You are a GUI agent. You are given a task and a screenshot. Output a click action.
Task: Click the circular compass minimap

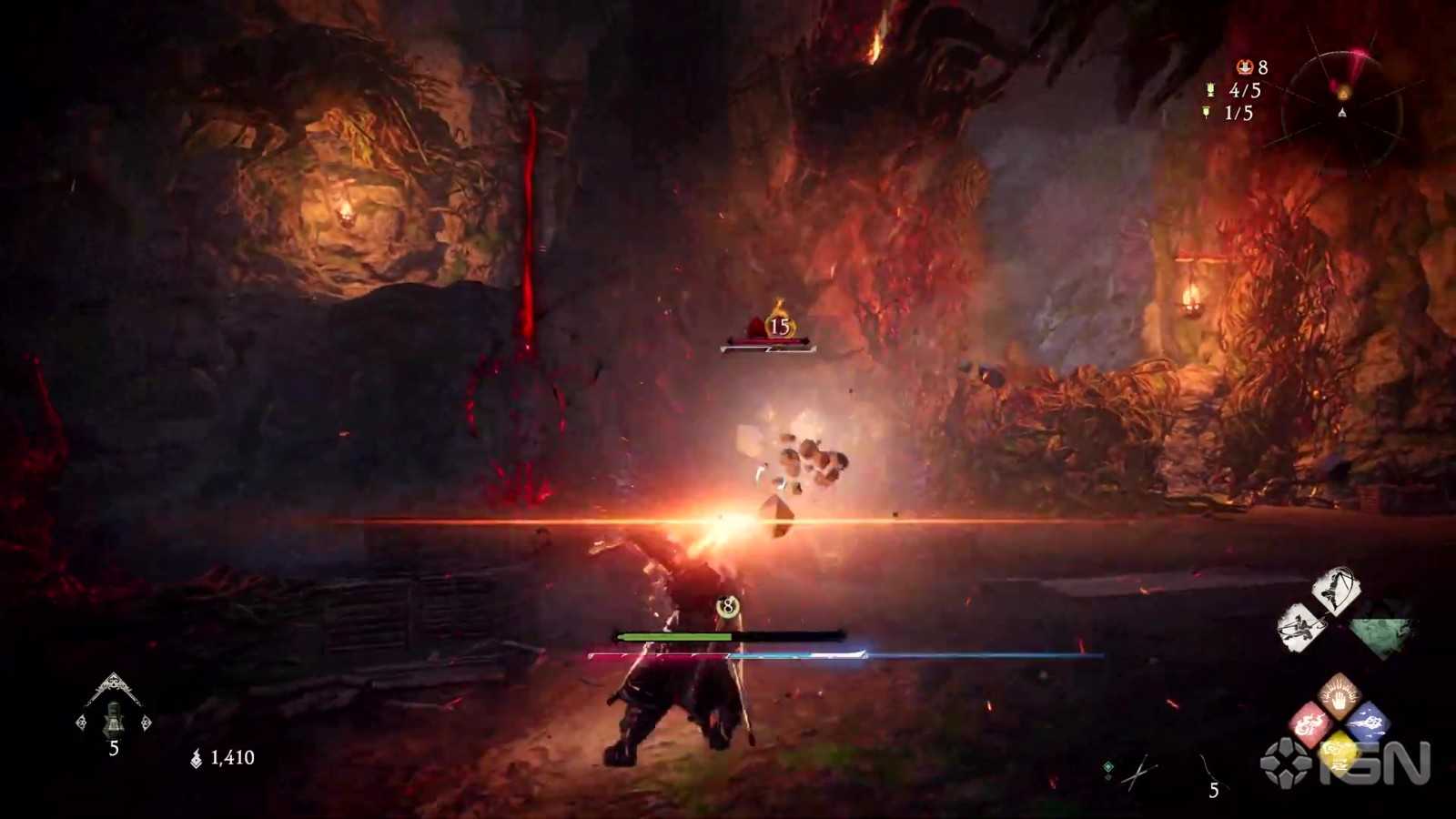(1342, 111)
